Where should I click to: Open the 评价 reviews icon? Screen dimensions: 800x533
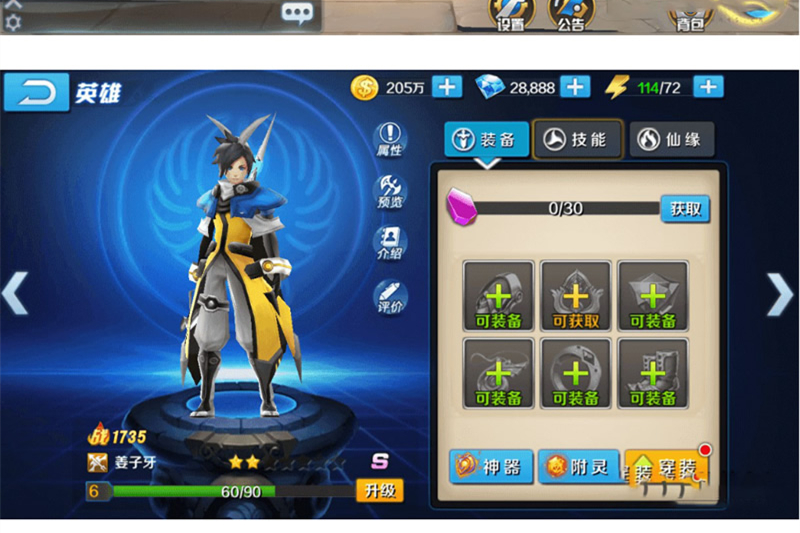[x=389, y=295]
